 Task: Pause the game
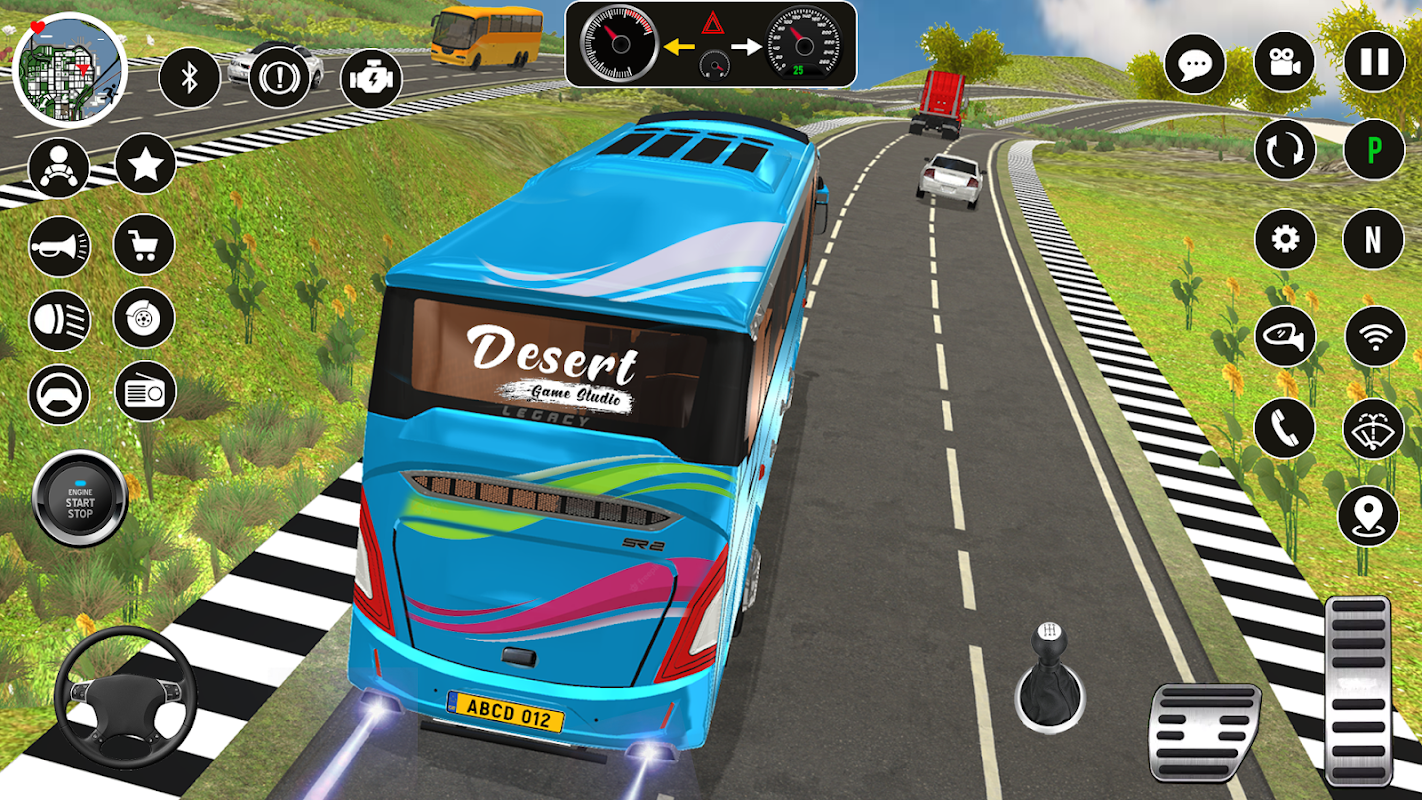[x=1374, y=62]
